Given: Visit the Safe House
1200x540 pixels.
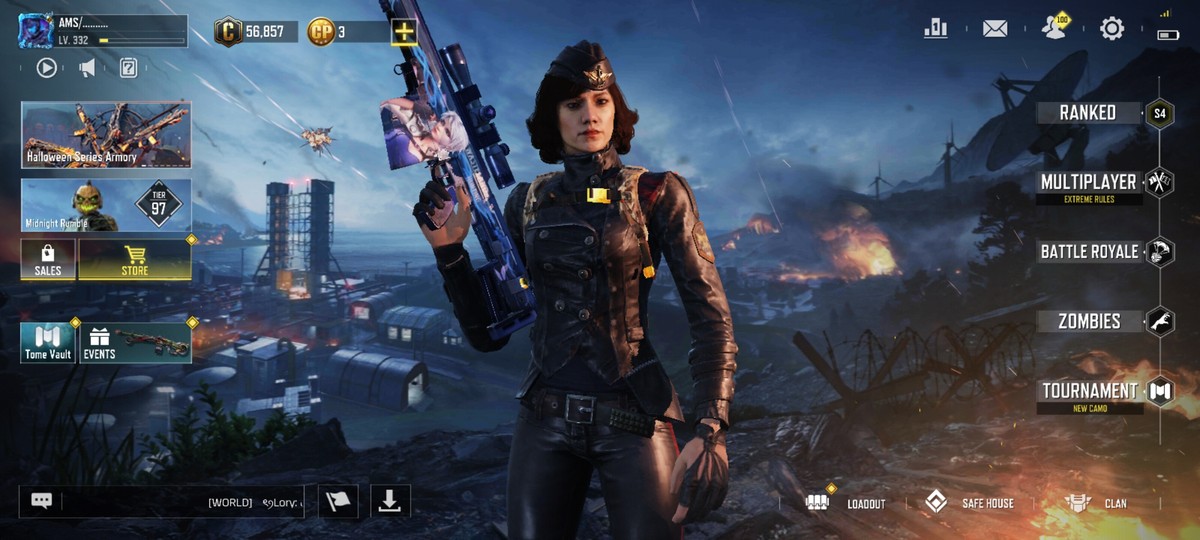Looking at the screenshot, I should (968, 503).
